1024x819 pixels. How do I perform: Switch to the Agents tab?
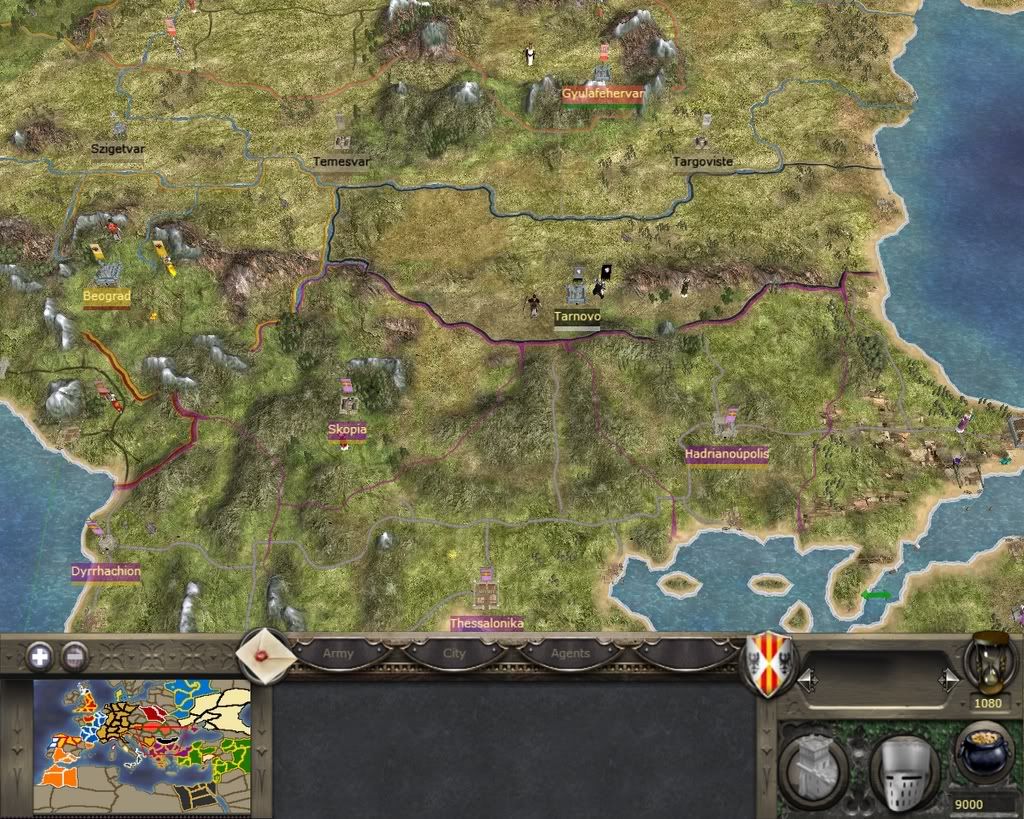(x=570, y=653)
